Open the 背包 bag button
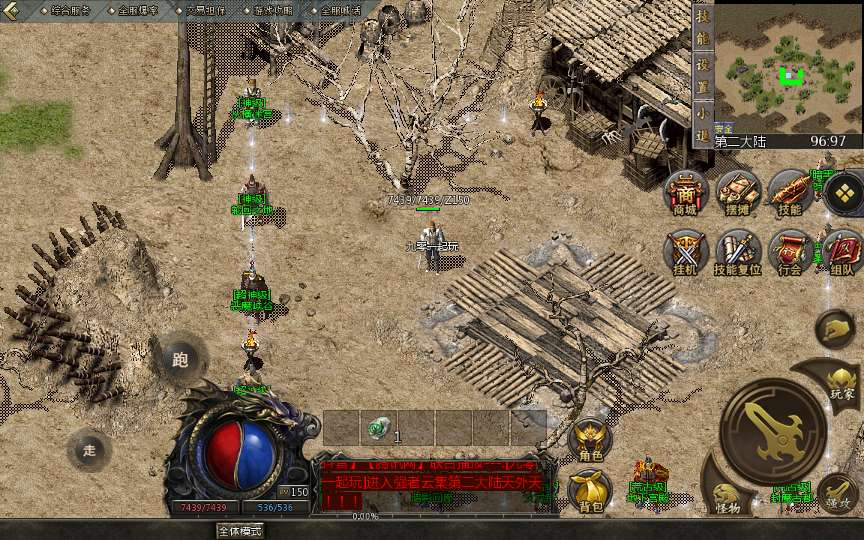This screenshot has width=864, height=540. (590, 492)
